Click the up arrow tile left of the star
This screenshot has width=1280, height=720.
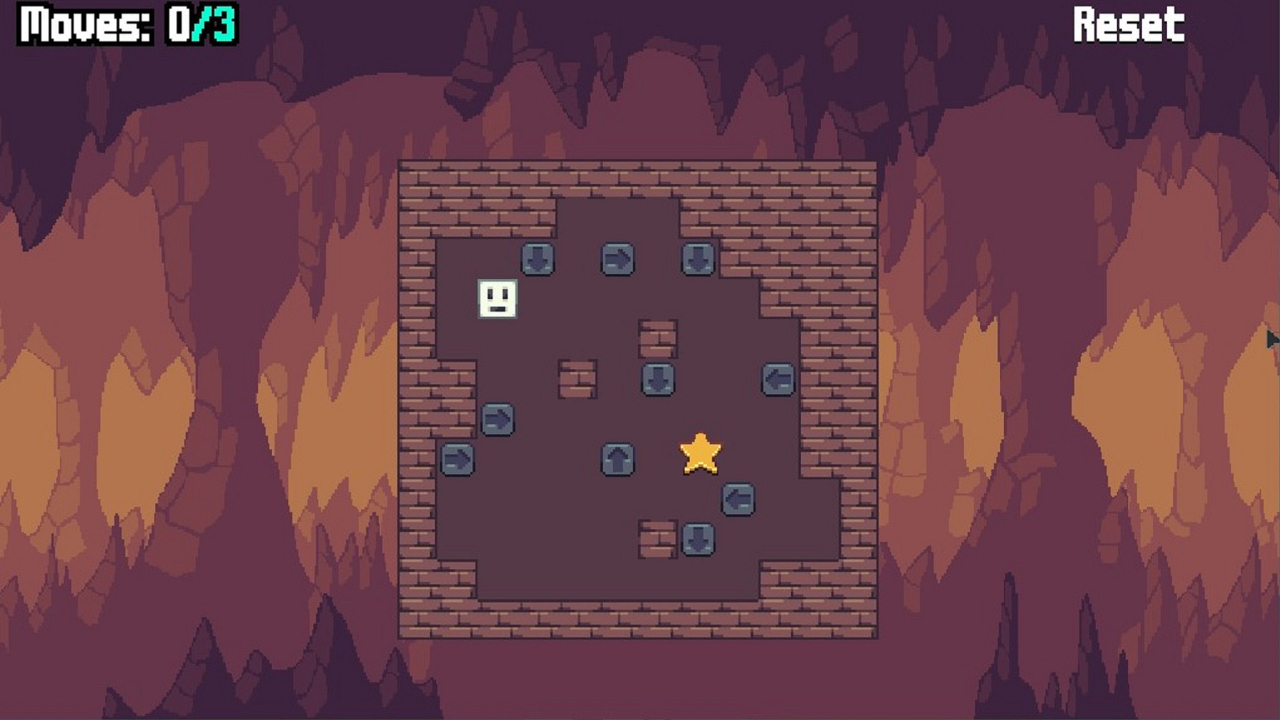(x=618, y=460)
